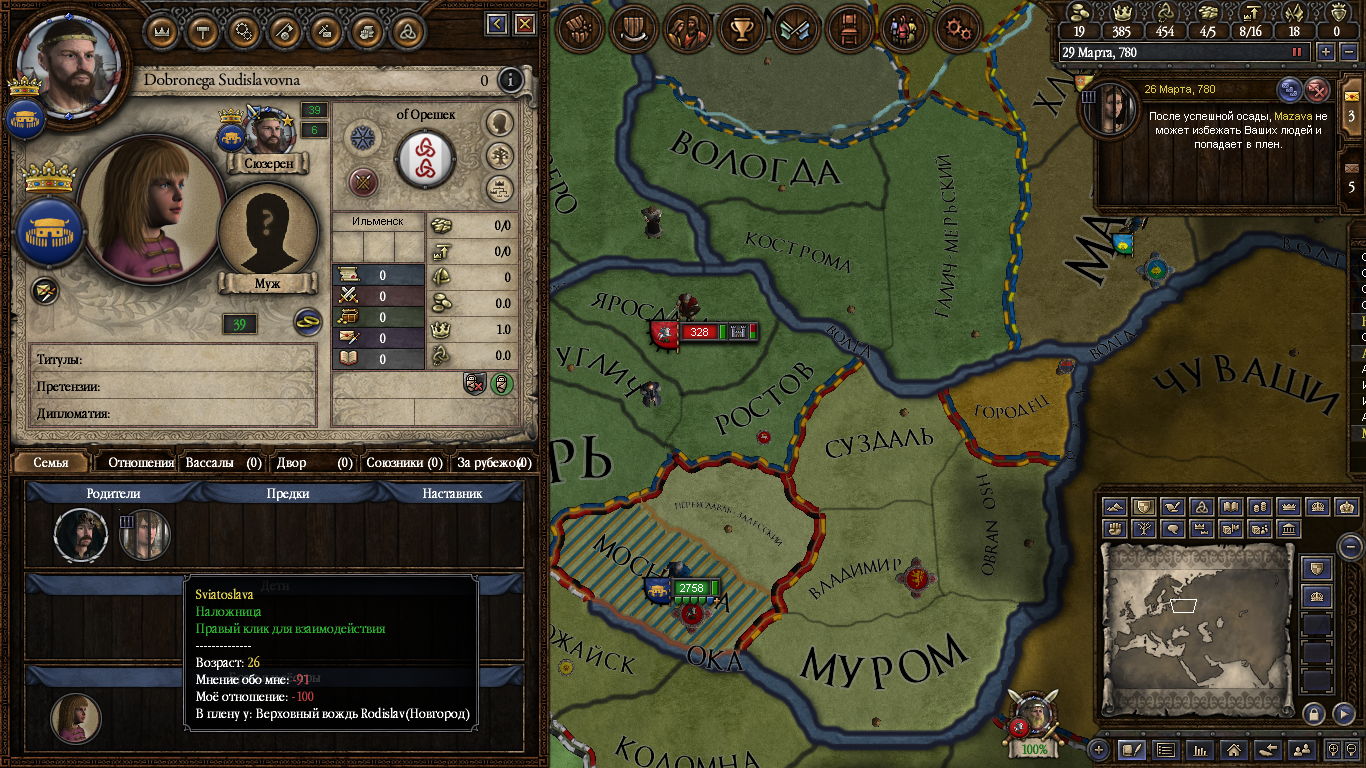Open the gears settings menu icon

(958, 29)
